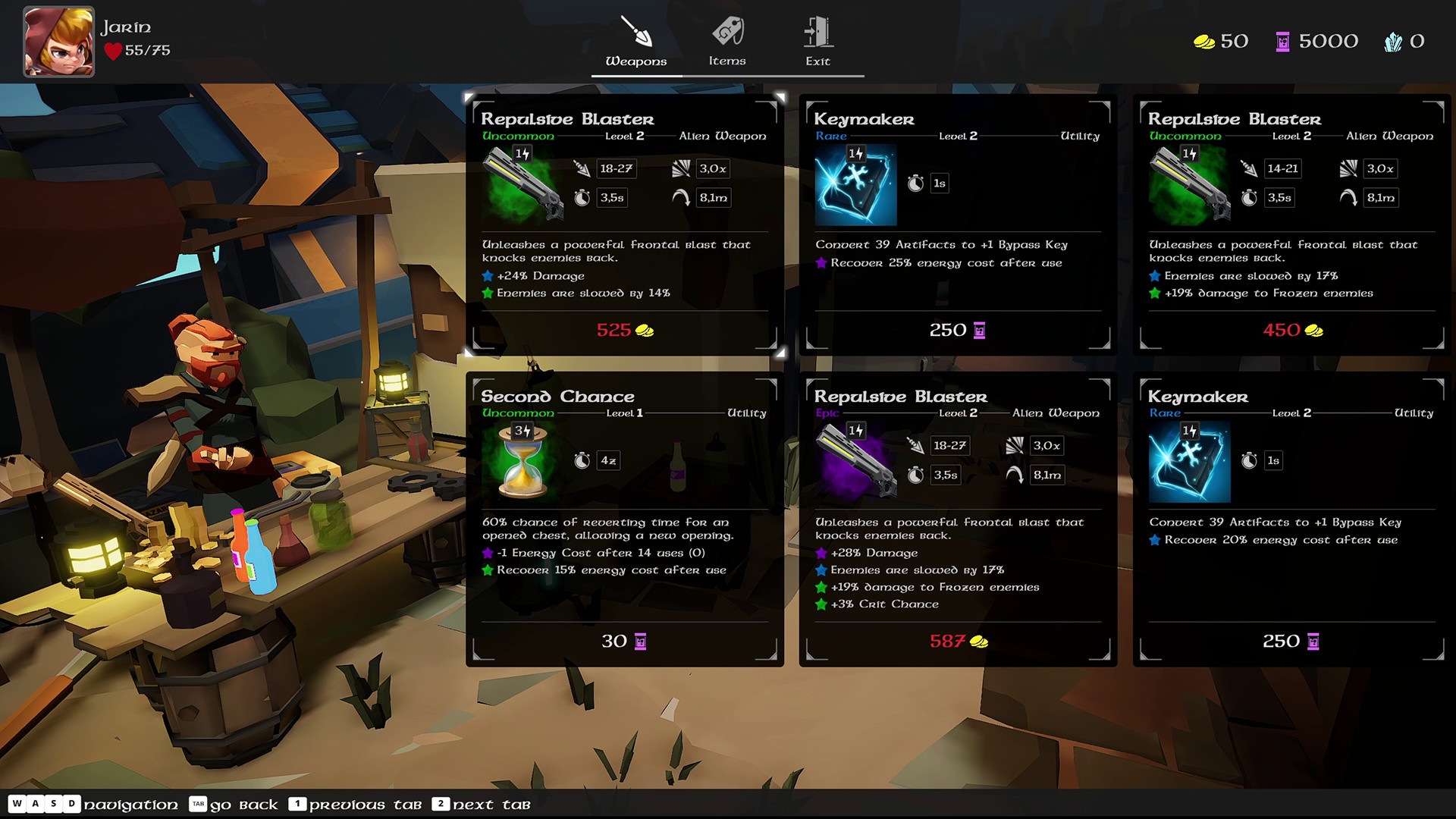
Task: Click the TAB go back key hint at bottom
Action: tap(199, 805)
